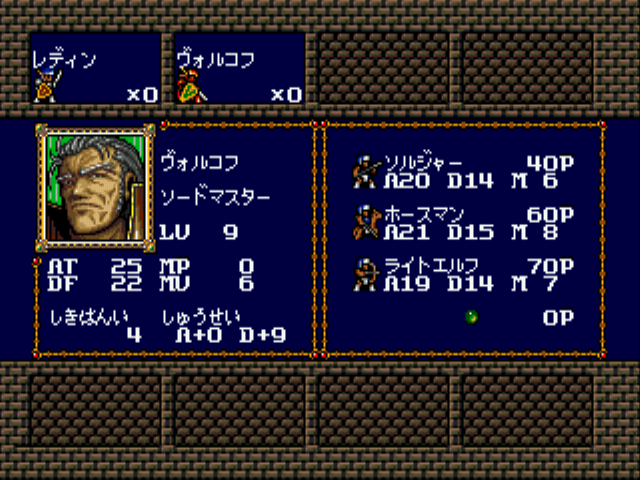The width and height of the screenshot is (640, 480).
Task: Select the レディン commander slot
Action: coord(95,70)
